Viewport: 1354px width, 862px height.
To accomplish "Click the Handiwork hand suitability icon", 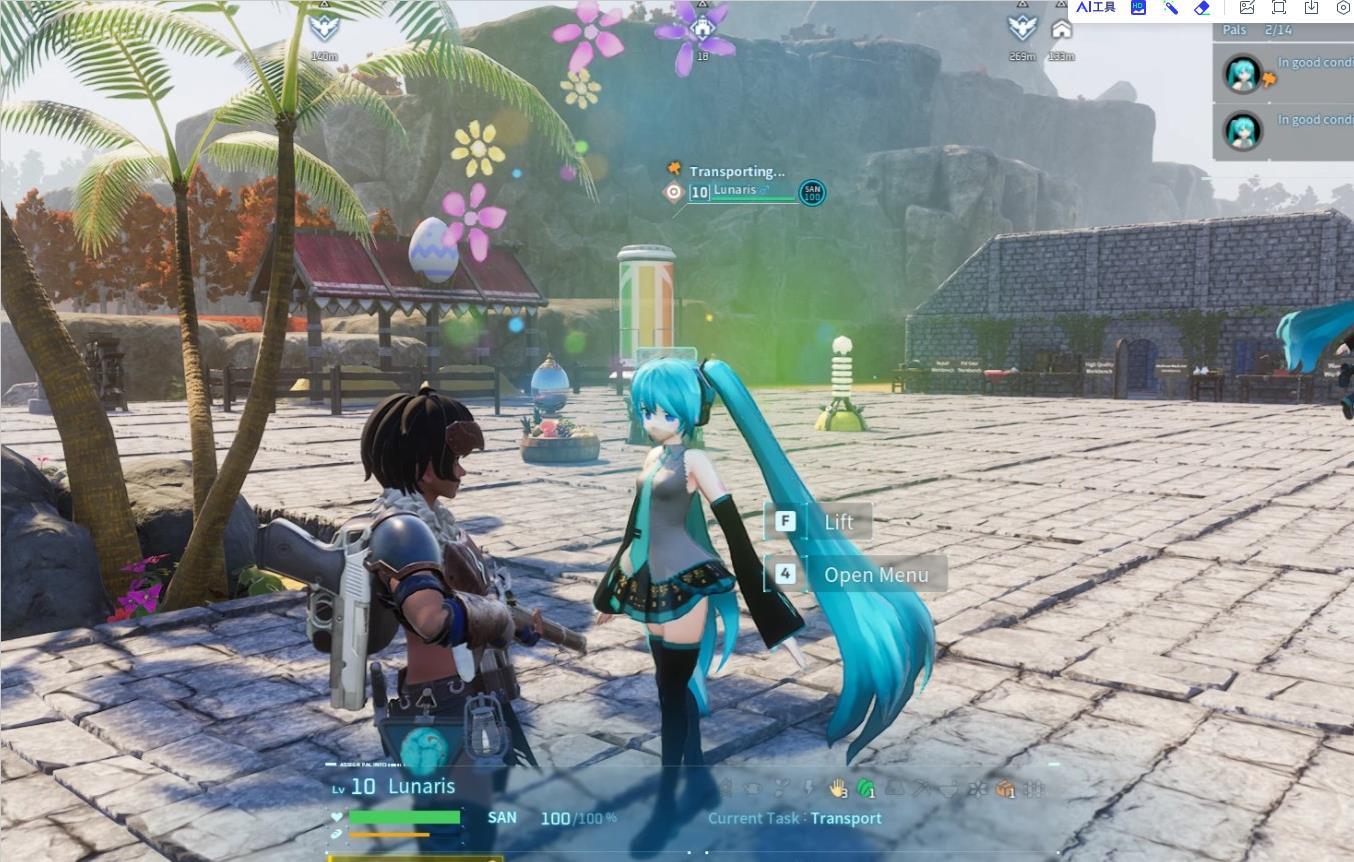I will click(837, 788).
